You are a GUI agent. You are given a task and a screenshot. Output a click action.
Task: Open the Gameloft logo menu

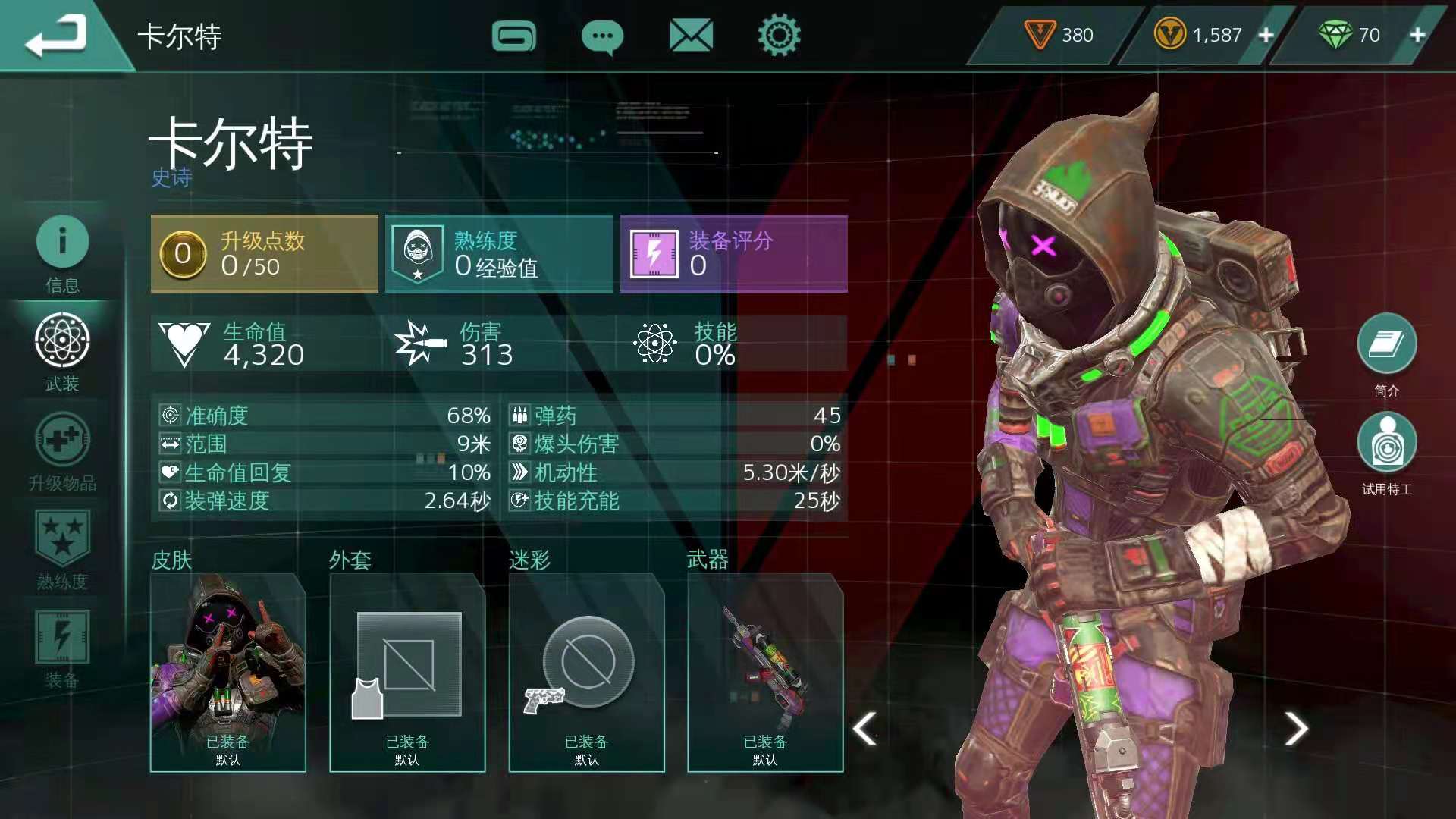pos(513,36)
